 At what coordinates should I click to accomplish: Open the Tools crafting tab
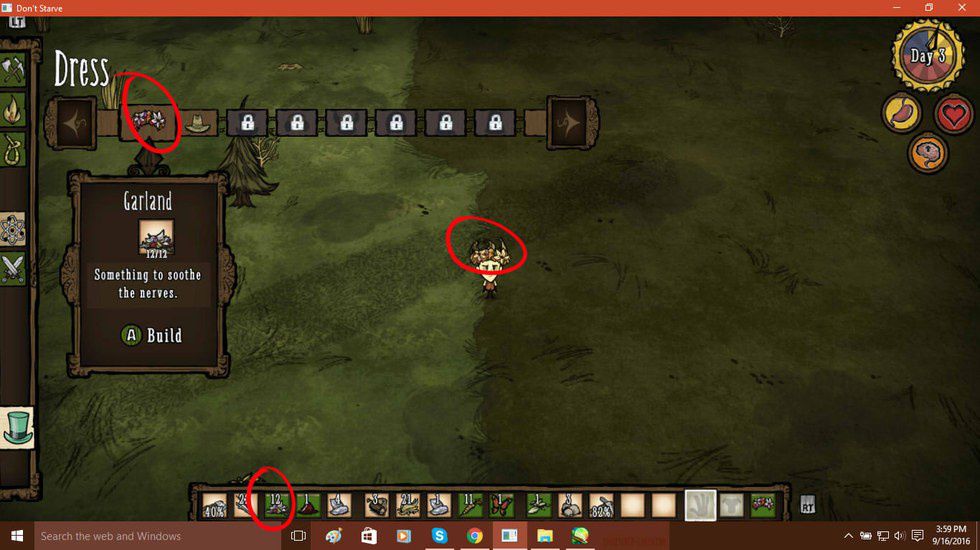pyautogui.click(x=13, y=69)
